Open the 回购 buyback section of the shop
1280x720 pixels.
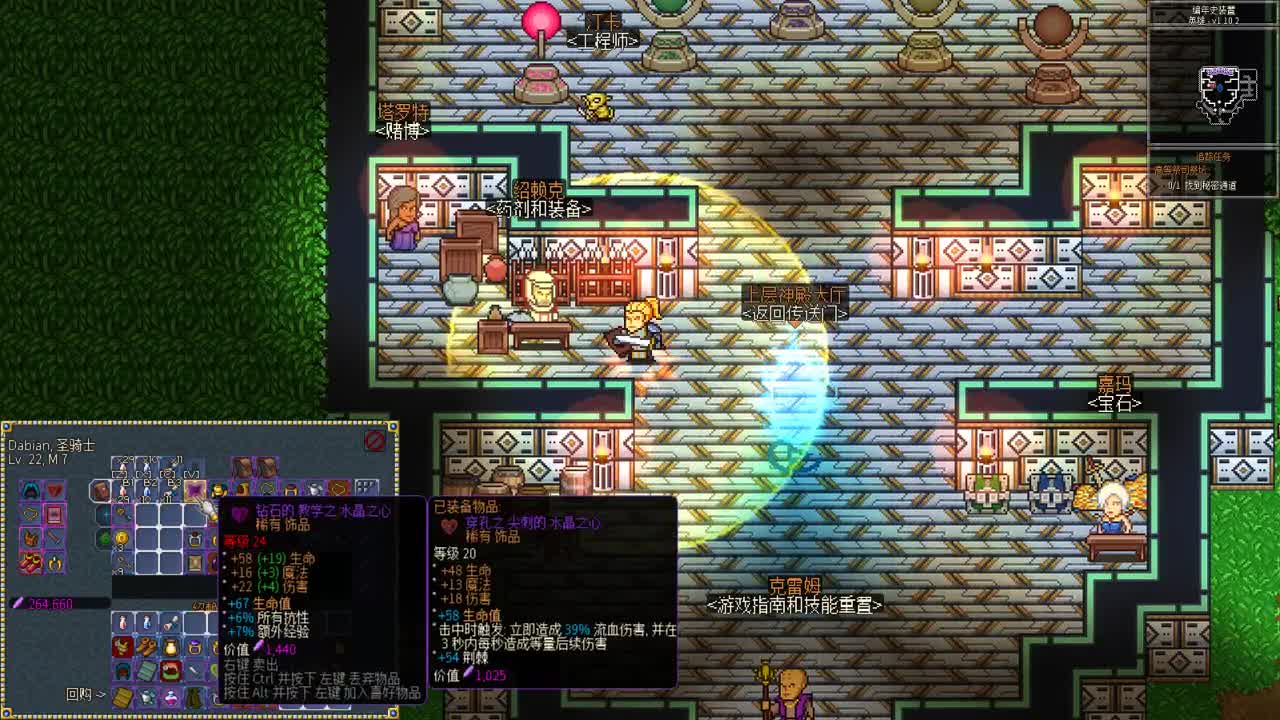pyautogui.click(x=77, y=693)
